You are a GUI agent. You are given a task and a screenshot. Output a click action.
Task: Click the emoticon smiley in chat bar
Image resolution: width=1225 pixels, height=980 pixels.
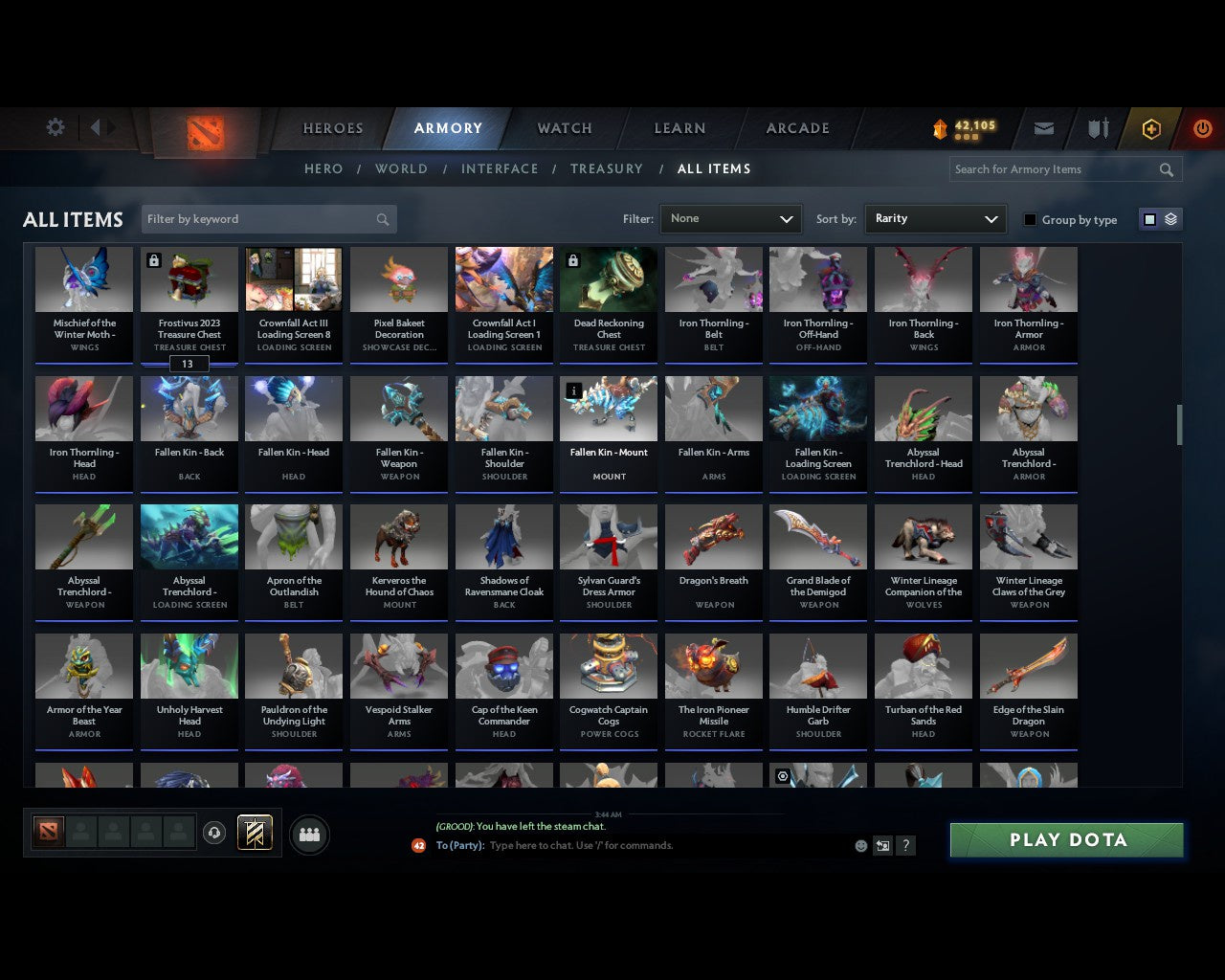pyautogui.click(x=860, y=845)
